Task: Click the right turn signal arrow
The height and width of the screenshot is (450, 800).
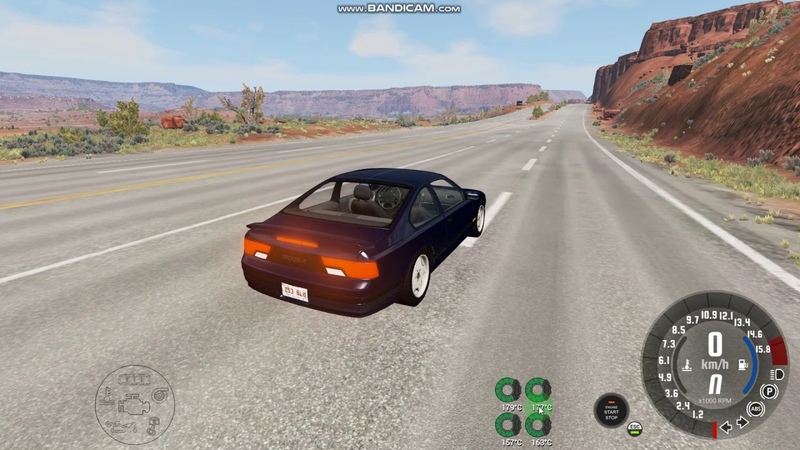Action: [x=742, y=422]
